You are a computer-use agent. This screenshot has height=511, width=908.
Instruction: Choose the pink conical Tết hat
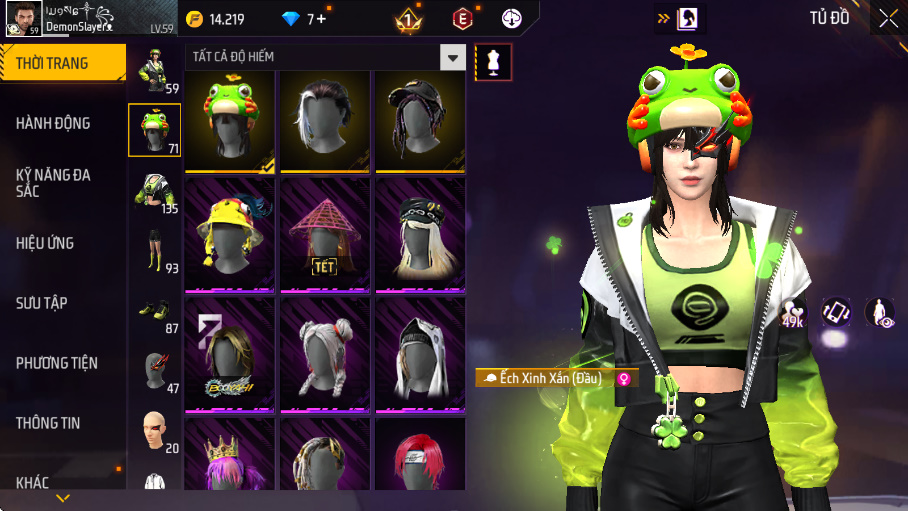pos(325,236)
